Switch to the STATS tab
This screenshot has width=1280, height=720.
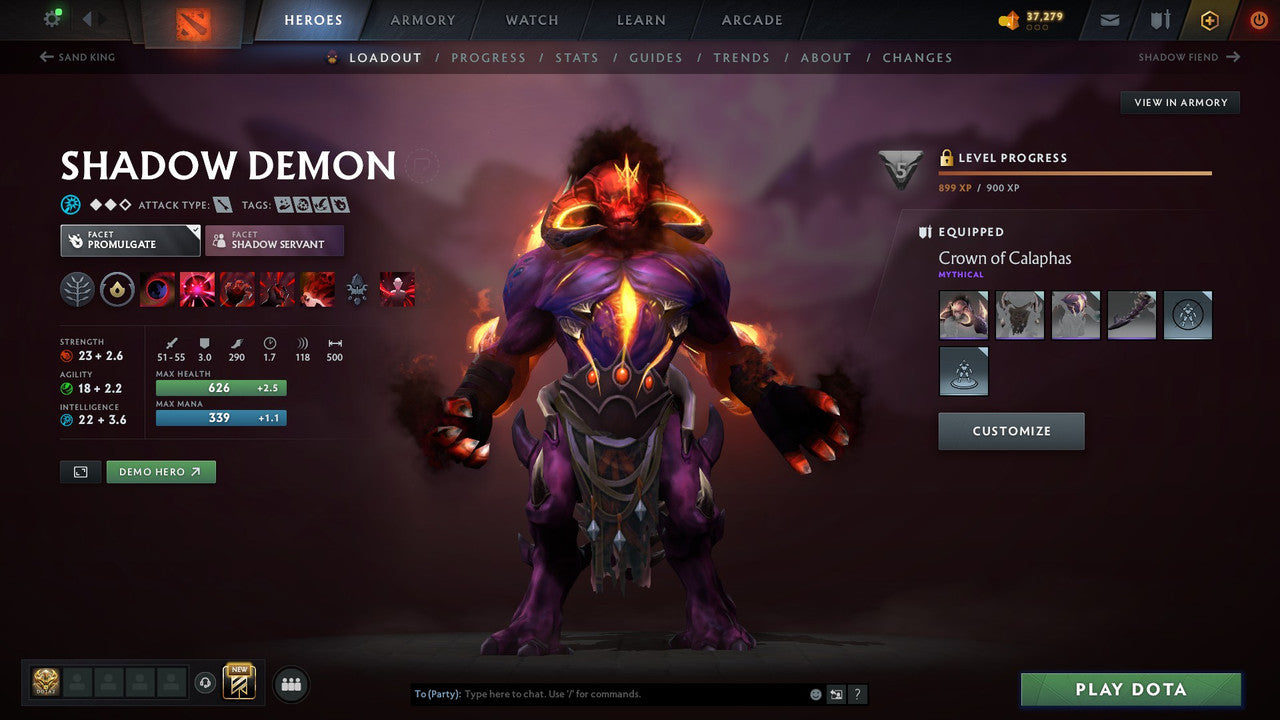pyautogui.click(x=577, y=57)
